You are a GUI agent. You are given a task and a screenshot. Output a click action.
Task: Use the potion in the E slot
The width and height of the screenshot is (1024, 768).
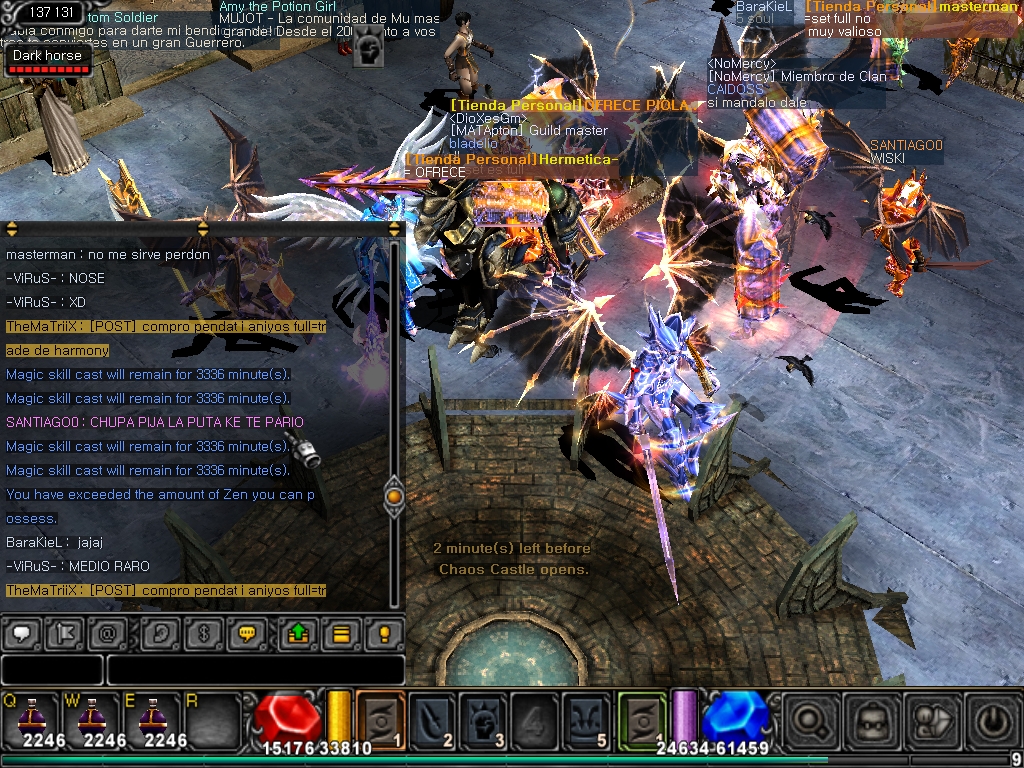150,718
